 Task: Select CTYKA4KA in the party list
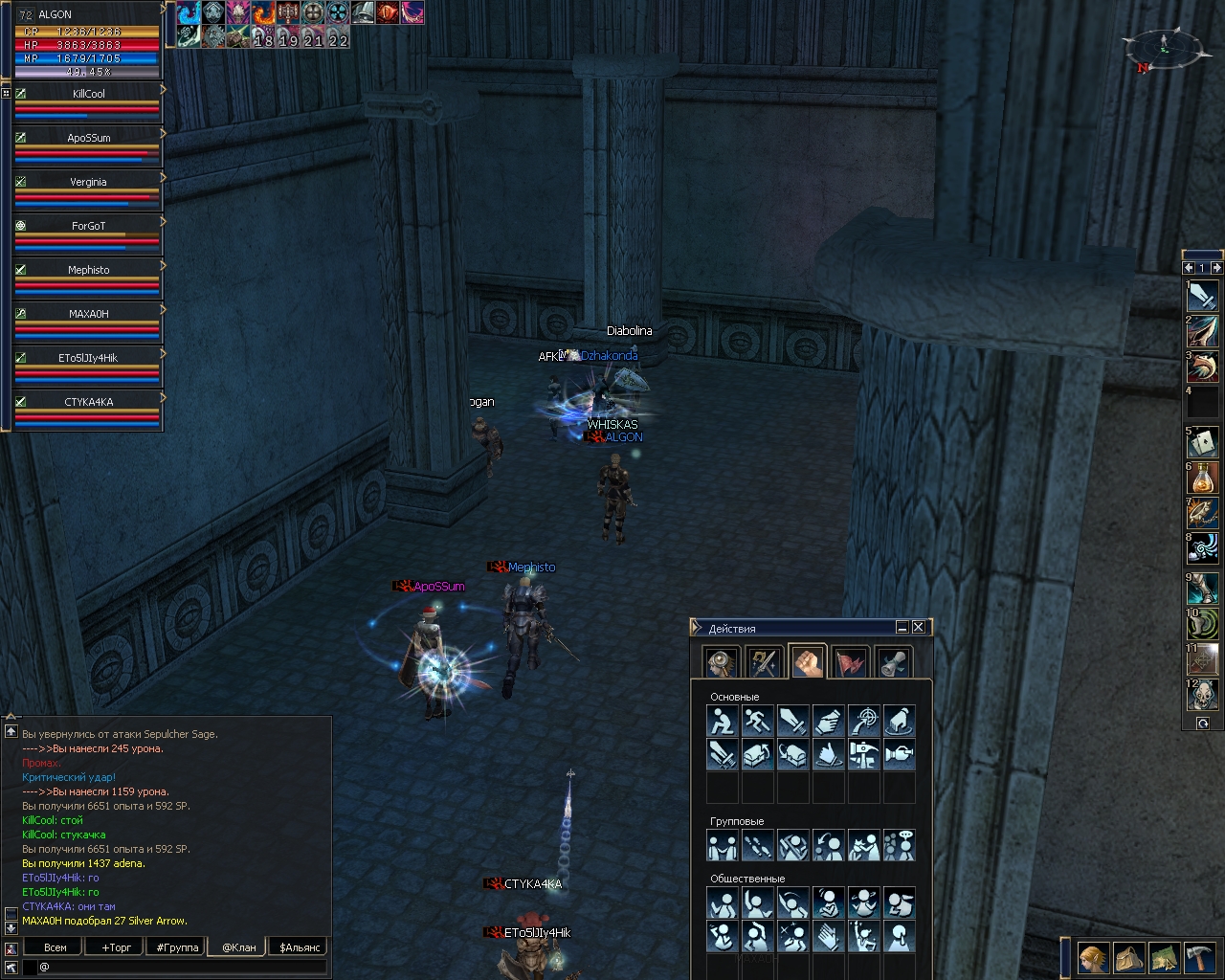pos(88,402)
